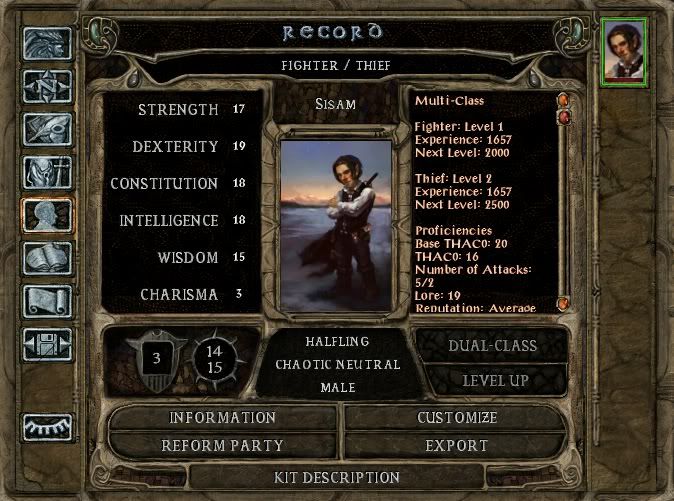
Task: Click the stats scrollbar up arrow
Action: click(564, 100)
